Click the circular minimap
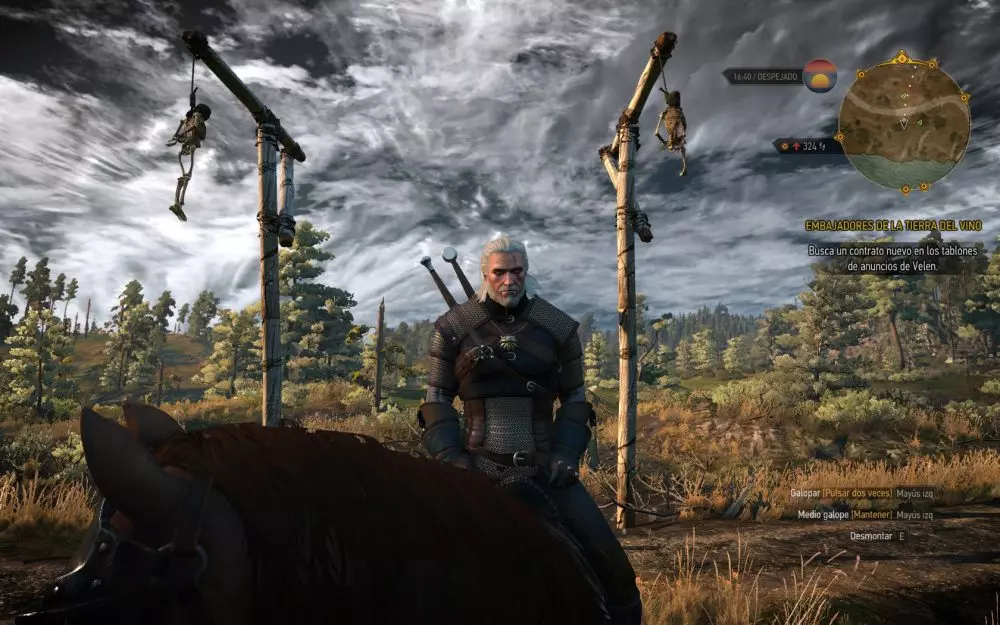This screenshot has width=1000, height=625. tap(903, 122)
